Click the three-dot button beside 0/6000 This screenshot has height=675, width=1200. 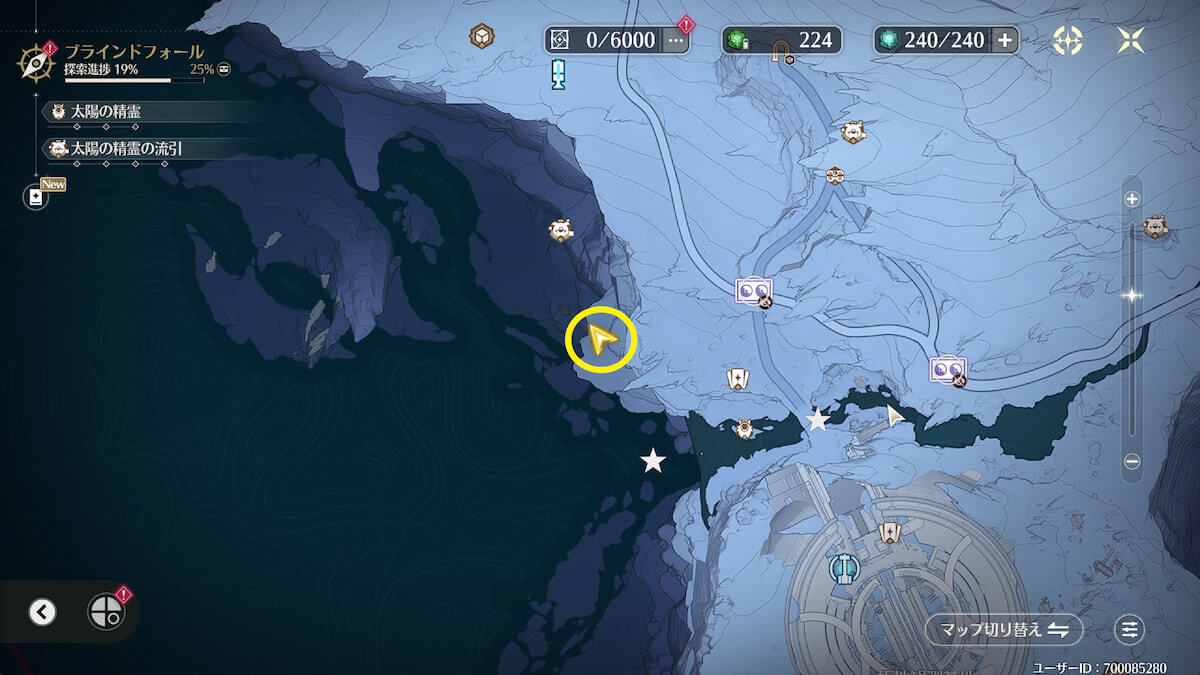[676, 40]
